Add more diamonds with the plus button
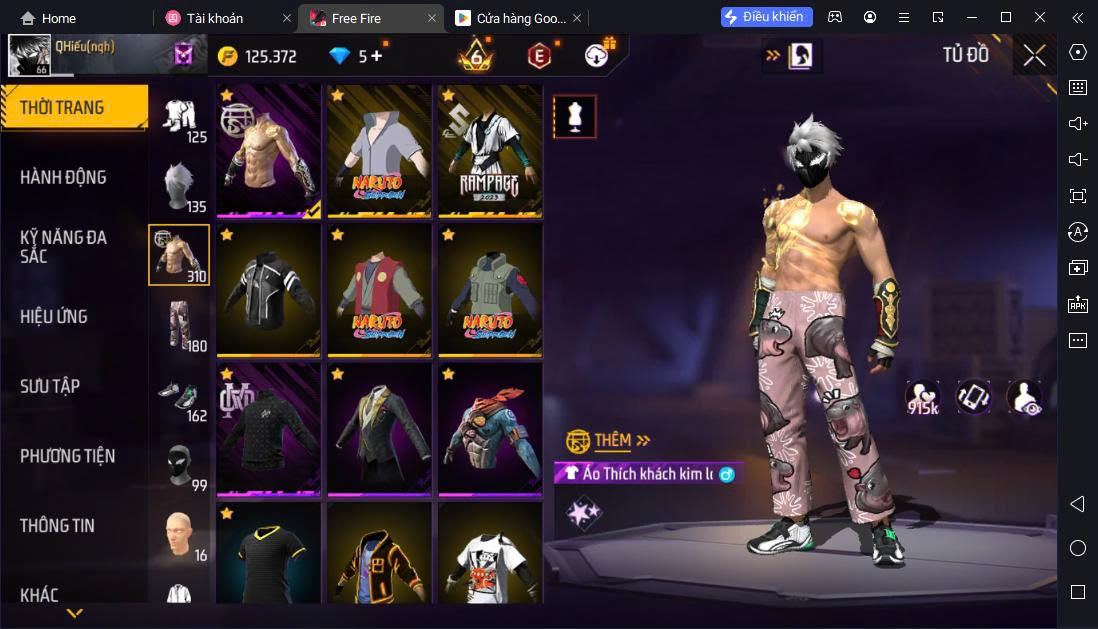 click(376, 56)
